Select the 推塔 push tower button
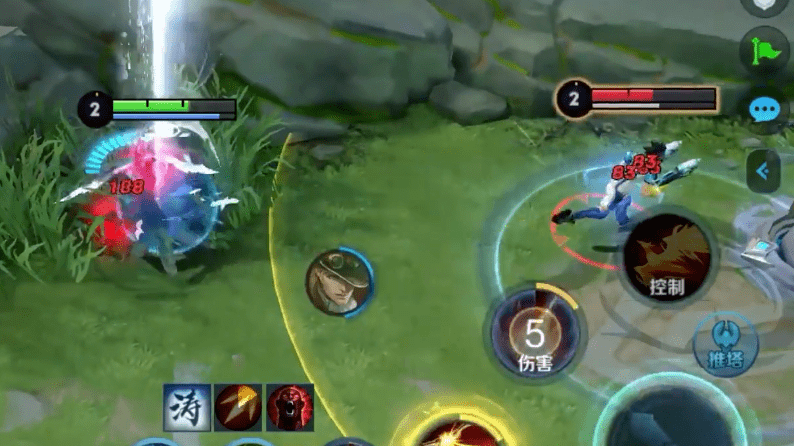Viewport: 794px width, 446px height. click(x=726, y=345)
